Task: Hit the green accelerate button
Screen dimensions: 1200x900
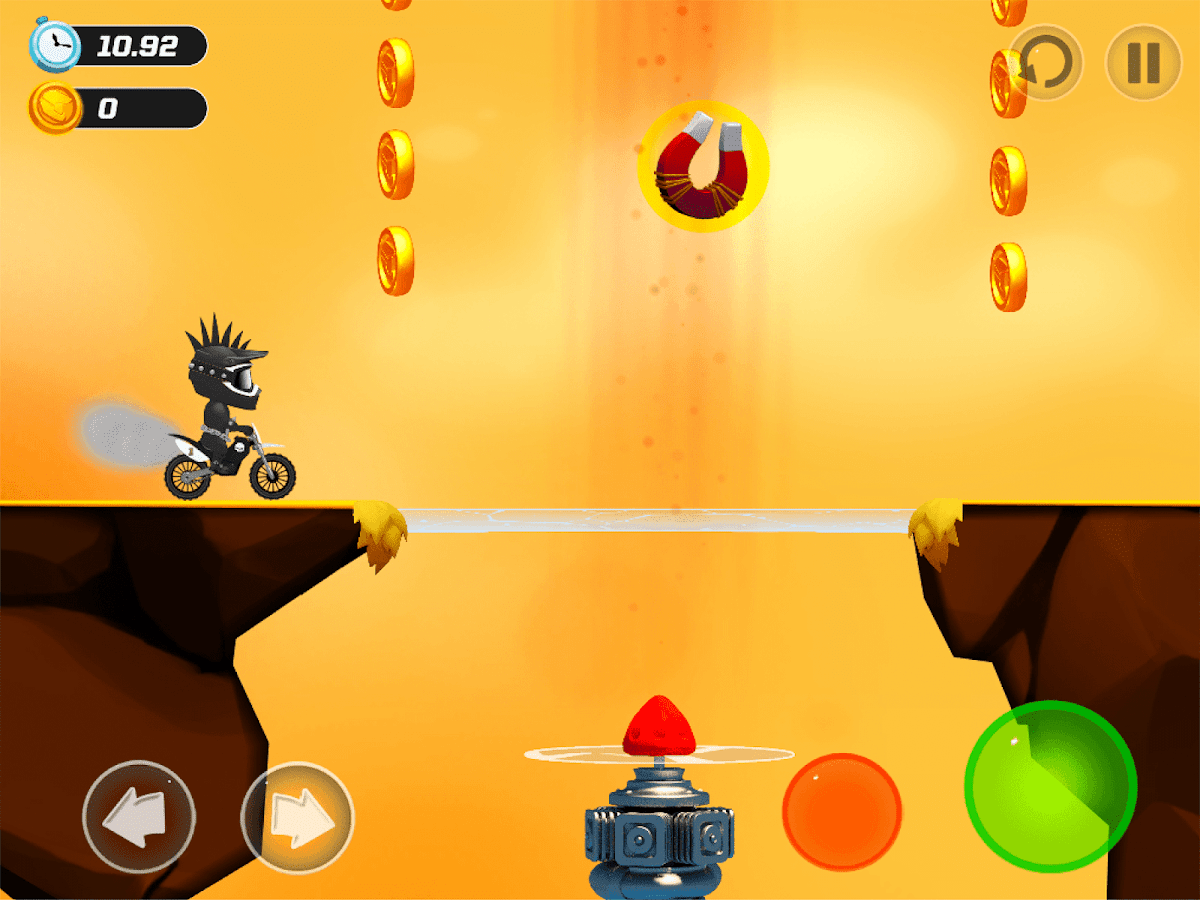Action: [1050, 785]
